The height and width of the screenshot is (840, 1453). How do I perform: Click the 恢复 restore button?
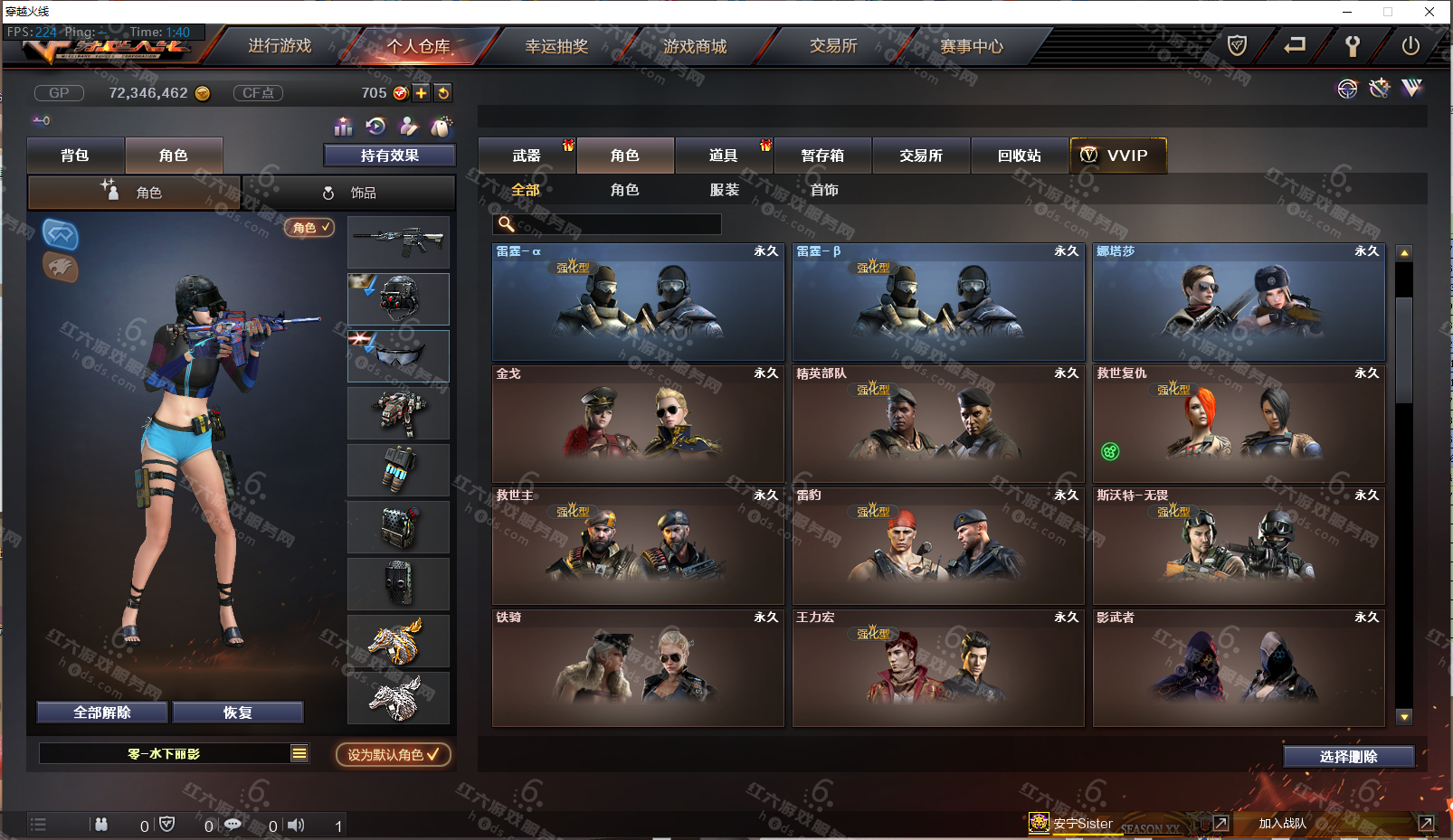point(238,713)
